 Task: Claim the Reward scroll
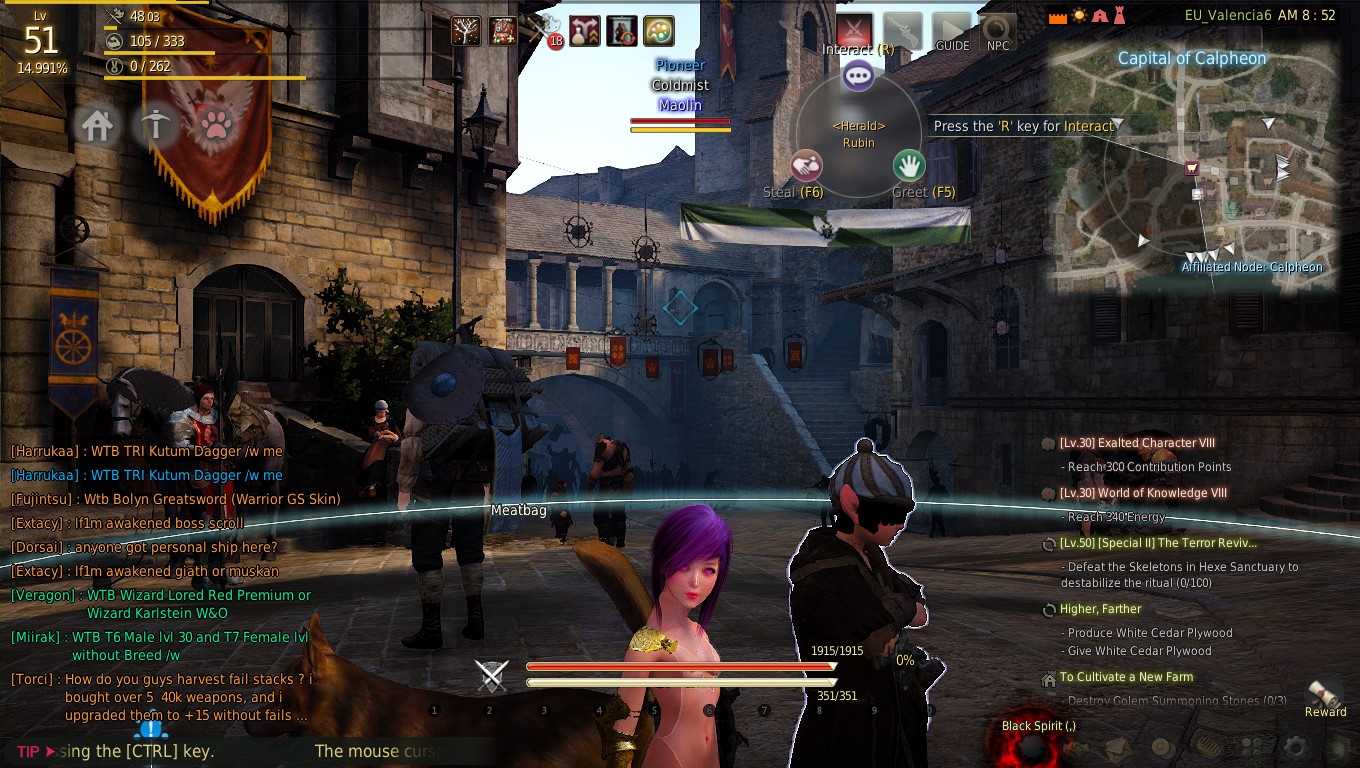pyautogui.click(x=1326, y=695)
